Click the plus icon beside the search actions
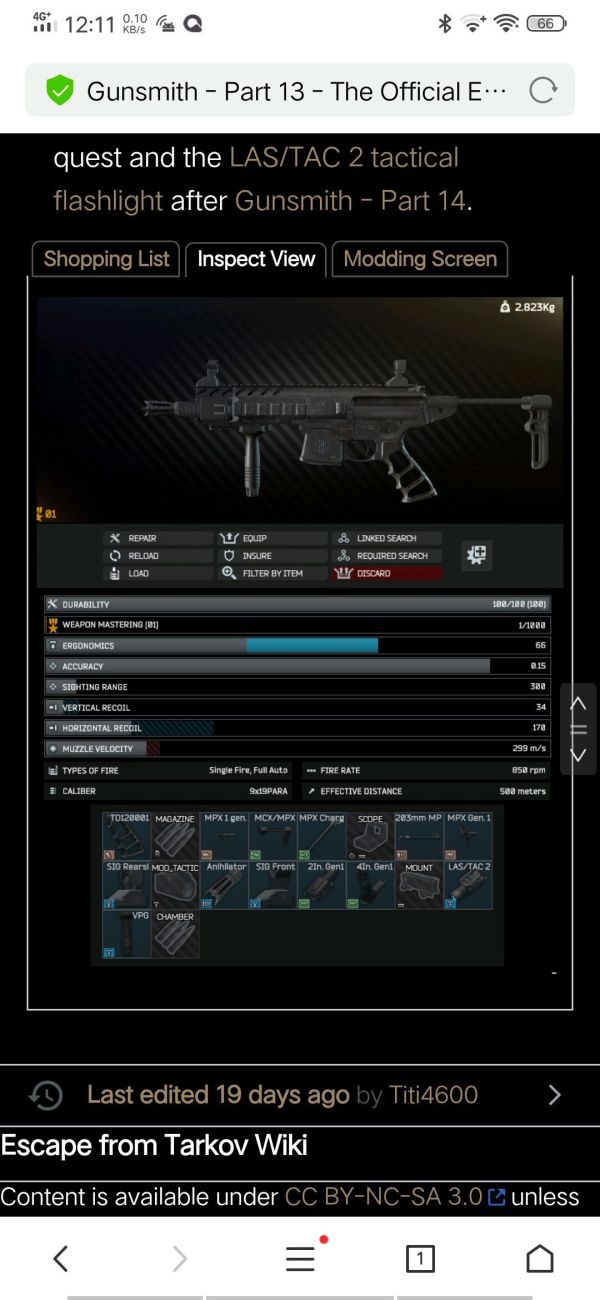 (x=477, y=556)
